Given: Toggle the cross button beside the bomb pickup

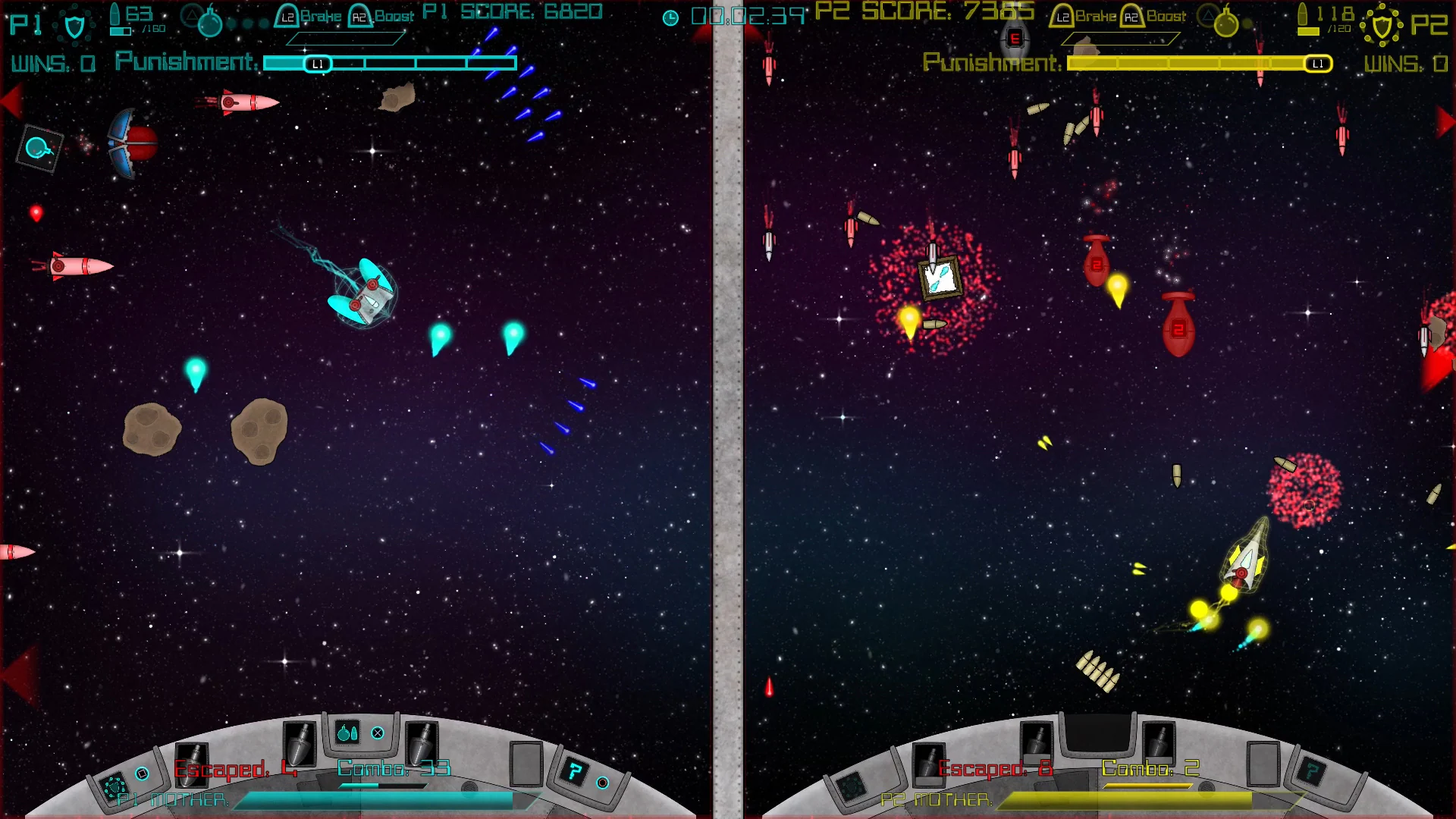Looking at the screenshot, I should (377, 733).
